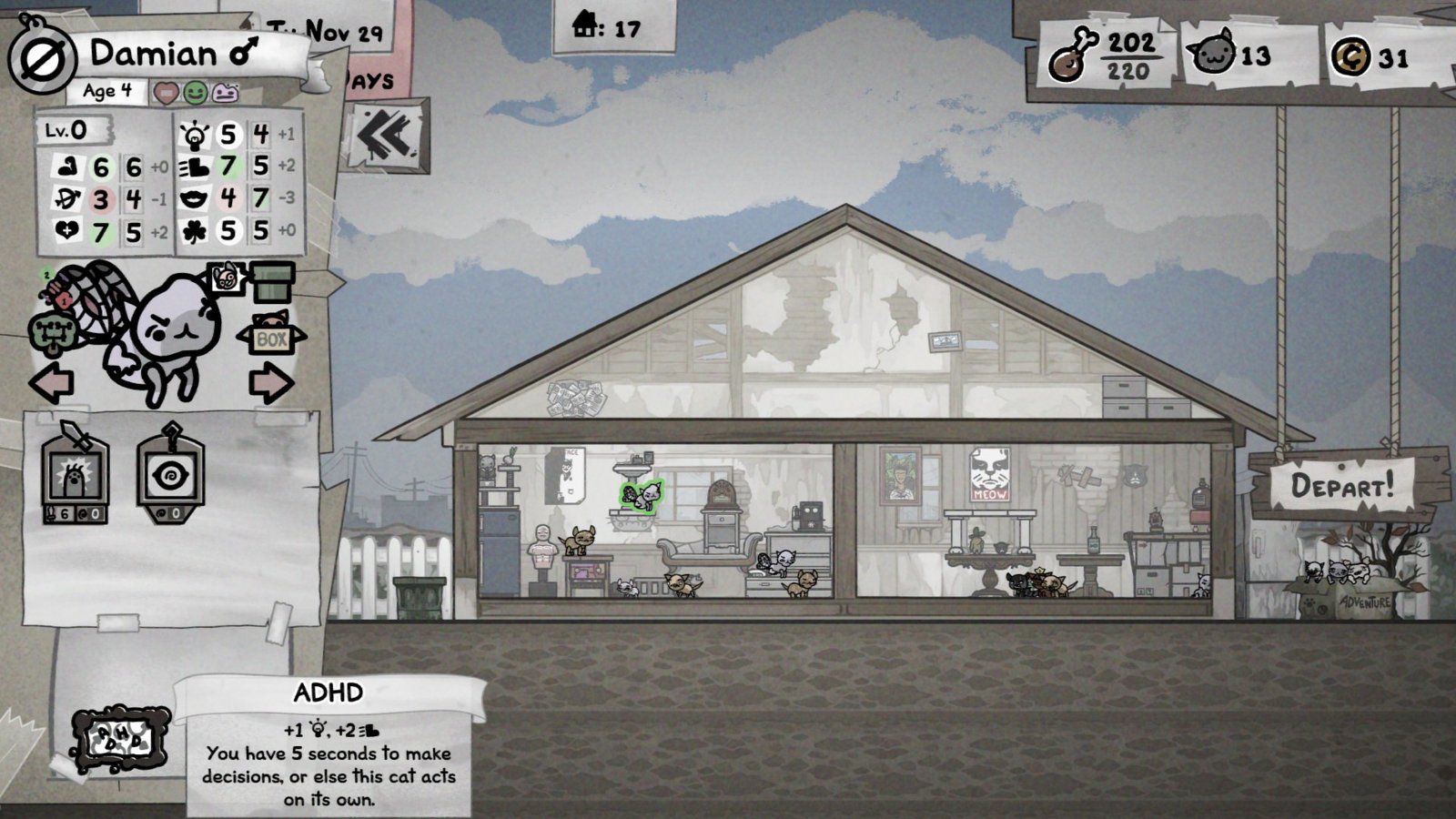This screenshot has height=819, width=1456.
Task: Click the Depart! sign
Action: 1341,486
